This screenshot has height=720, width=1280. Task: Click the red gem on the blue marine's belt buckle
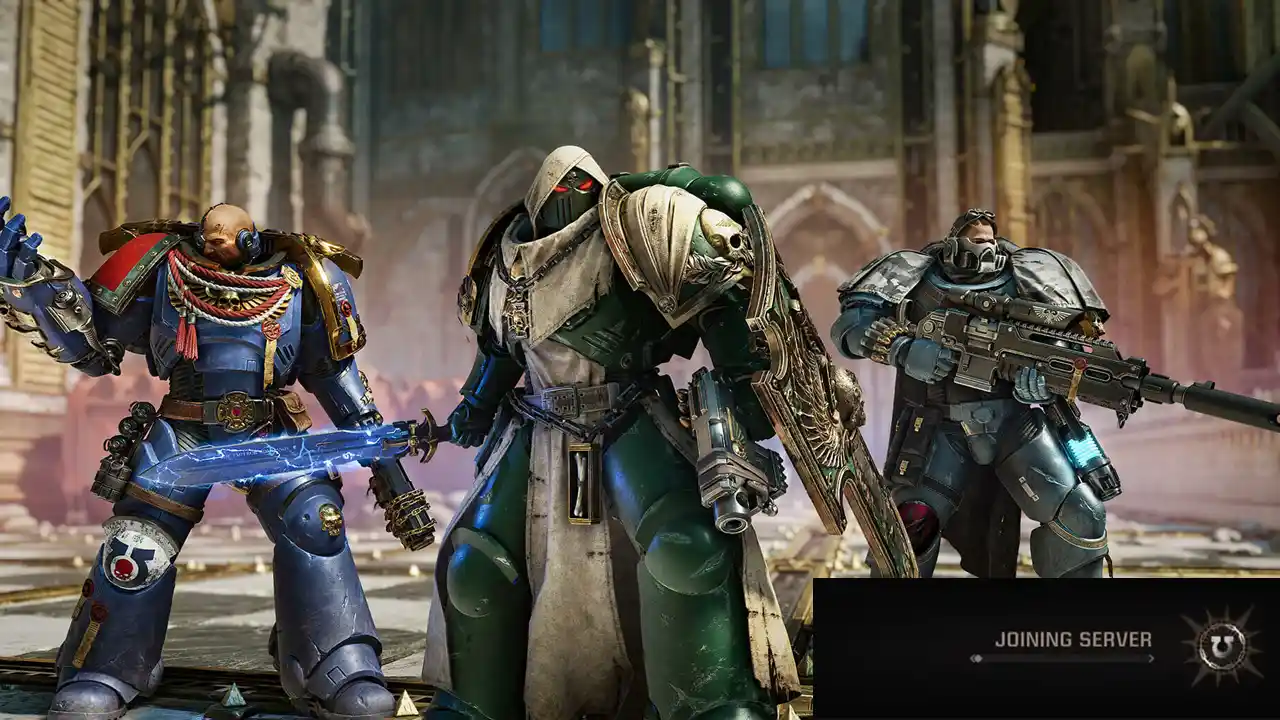coord(235,412)
